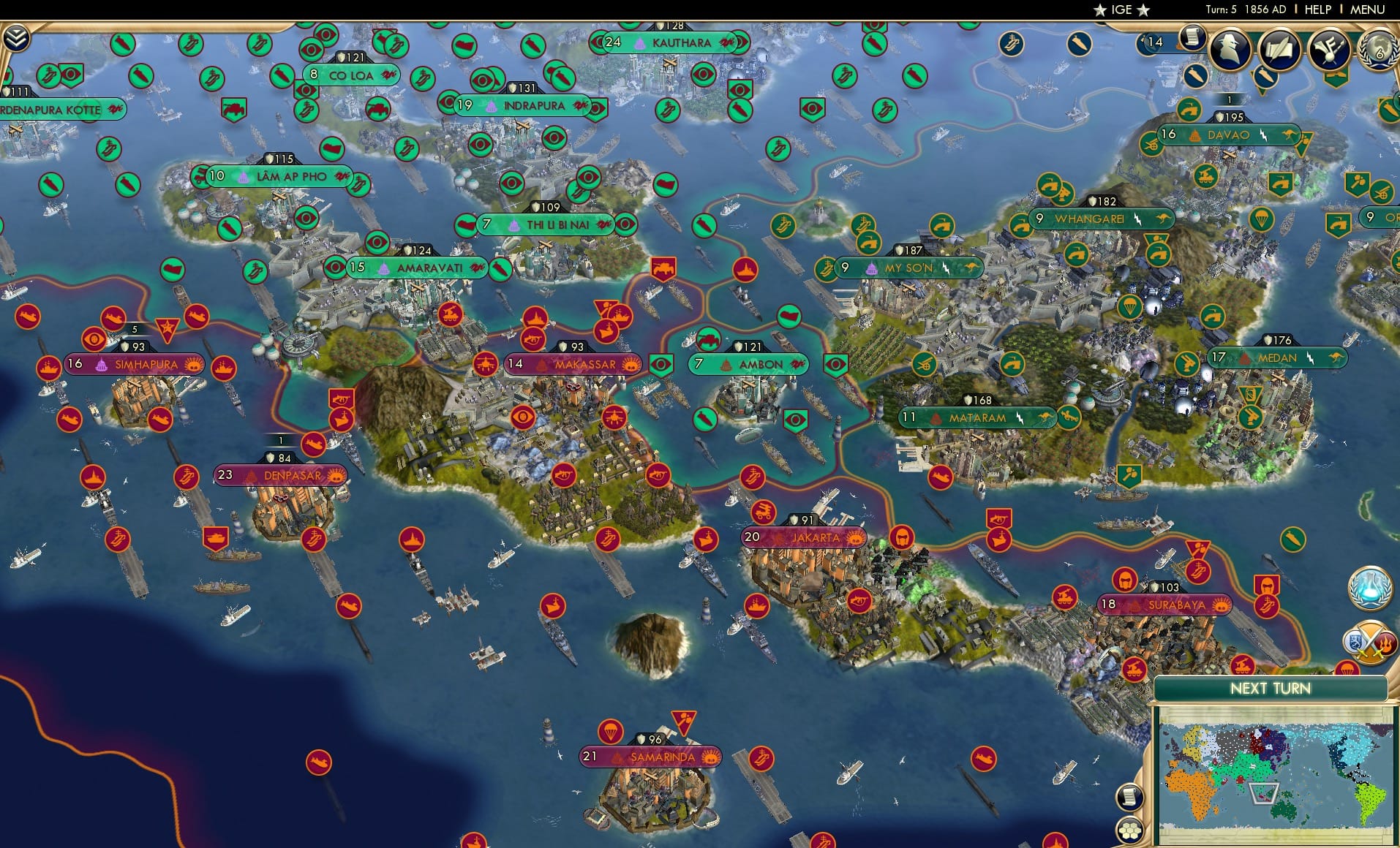This screenshot has height=848, width=1400.
Task: Open the HELP menu
Action: (x=1317, y=10)
